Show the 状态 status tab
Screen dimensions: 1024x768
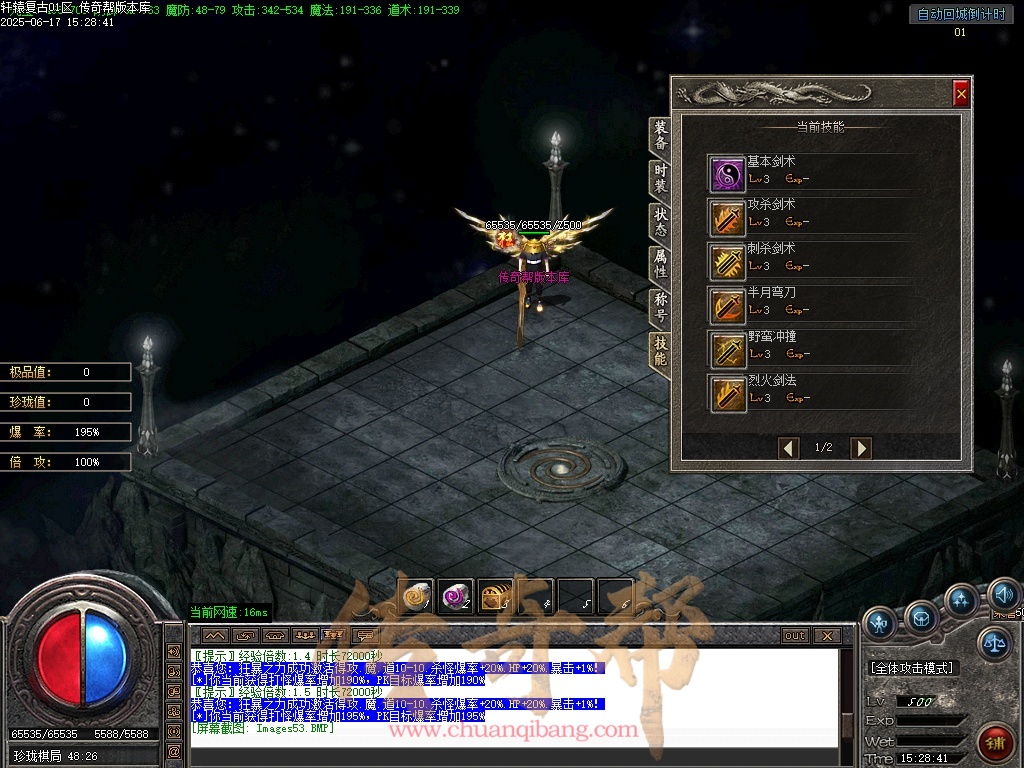pyautogui.click(x=660, y=221)
